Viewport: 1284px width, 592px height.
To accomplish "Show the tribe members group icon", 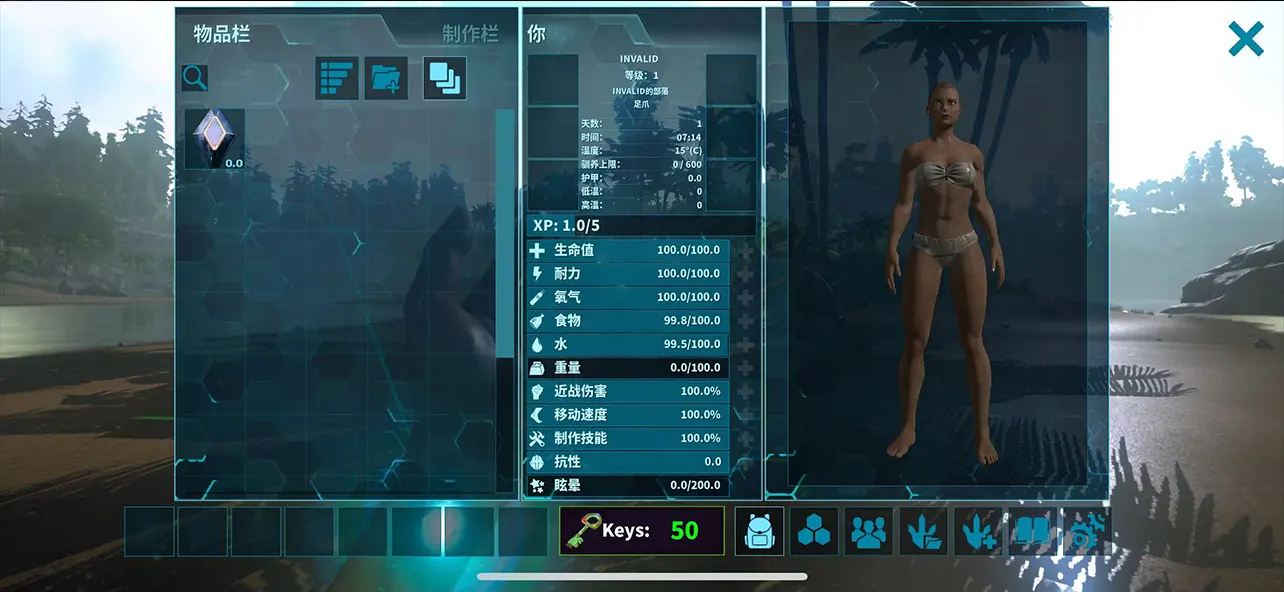I will (868, 531).
